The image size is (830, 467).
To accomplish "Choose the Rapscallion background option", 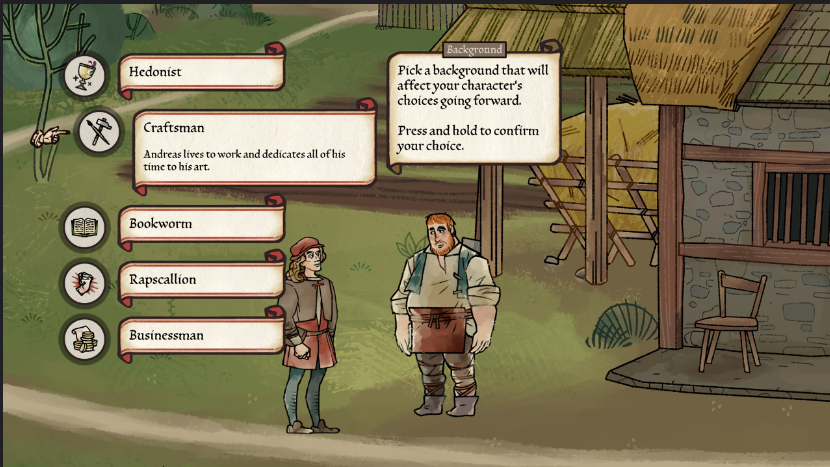I will coord(202,281).
